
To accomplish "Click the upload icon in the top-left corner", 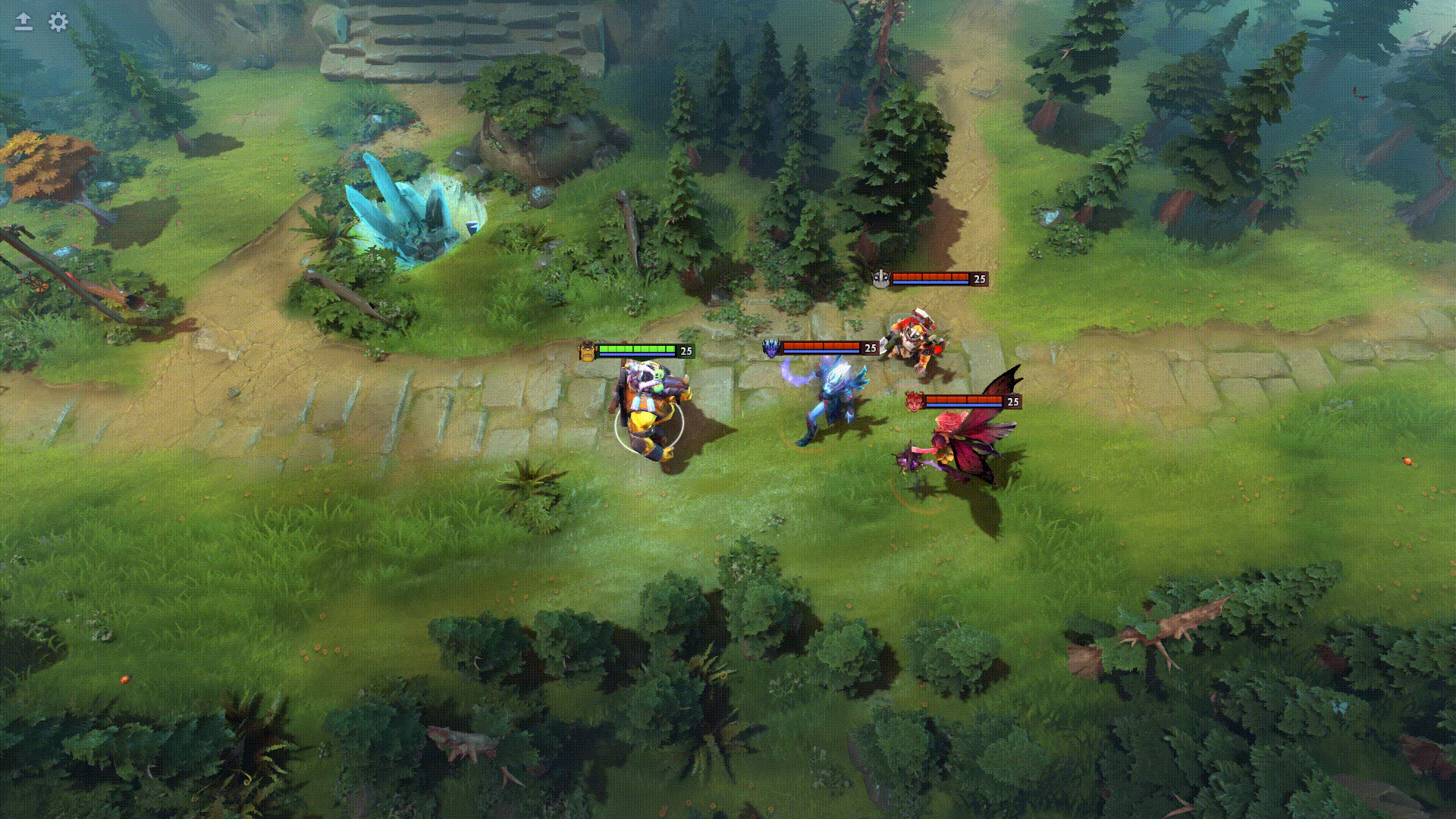I will (23, 22).
